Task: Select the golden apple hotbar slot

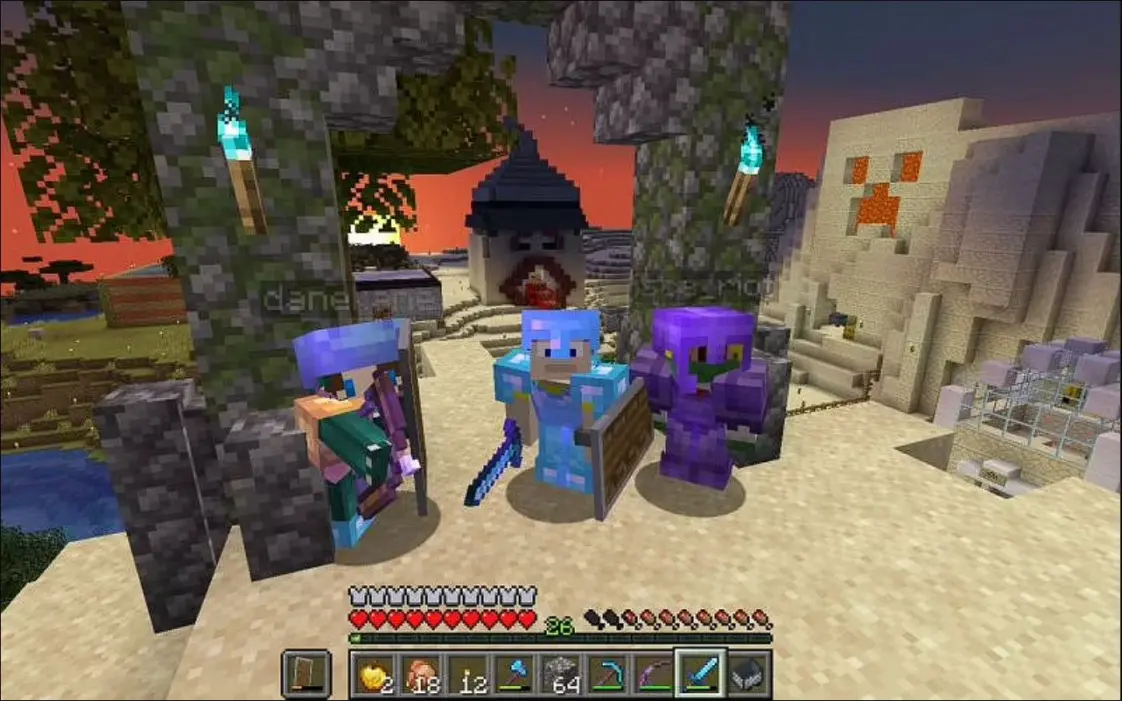Action: click(x=371, y=674)
